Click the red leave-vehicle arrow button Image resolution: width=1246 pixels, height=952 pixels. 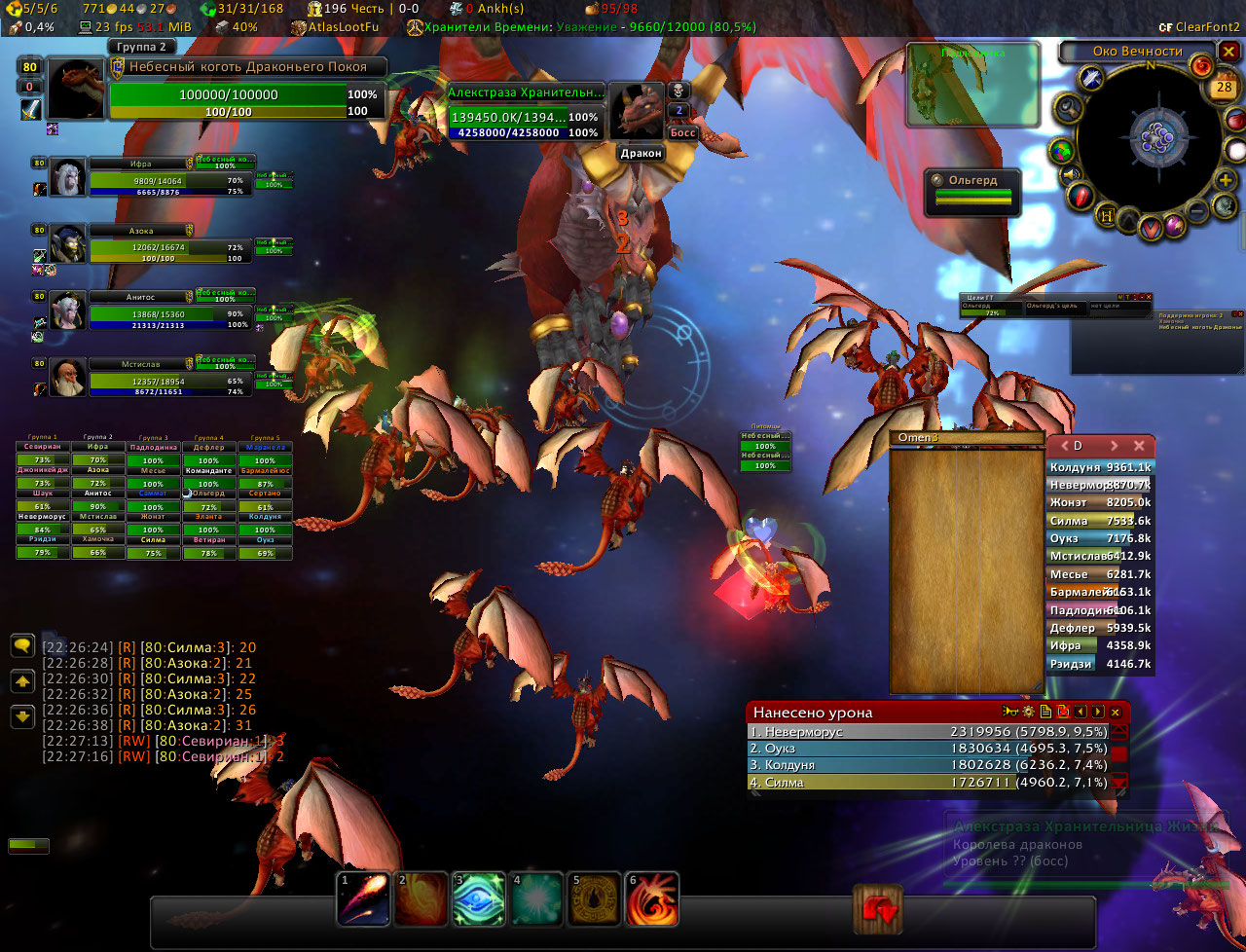[878, 910]
